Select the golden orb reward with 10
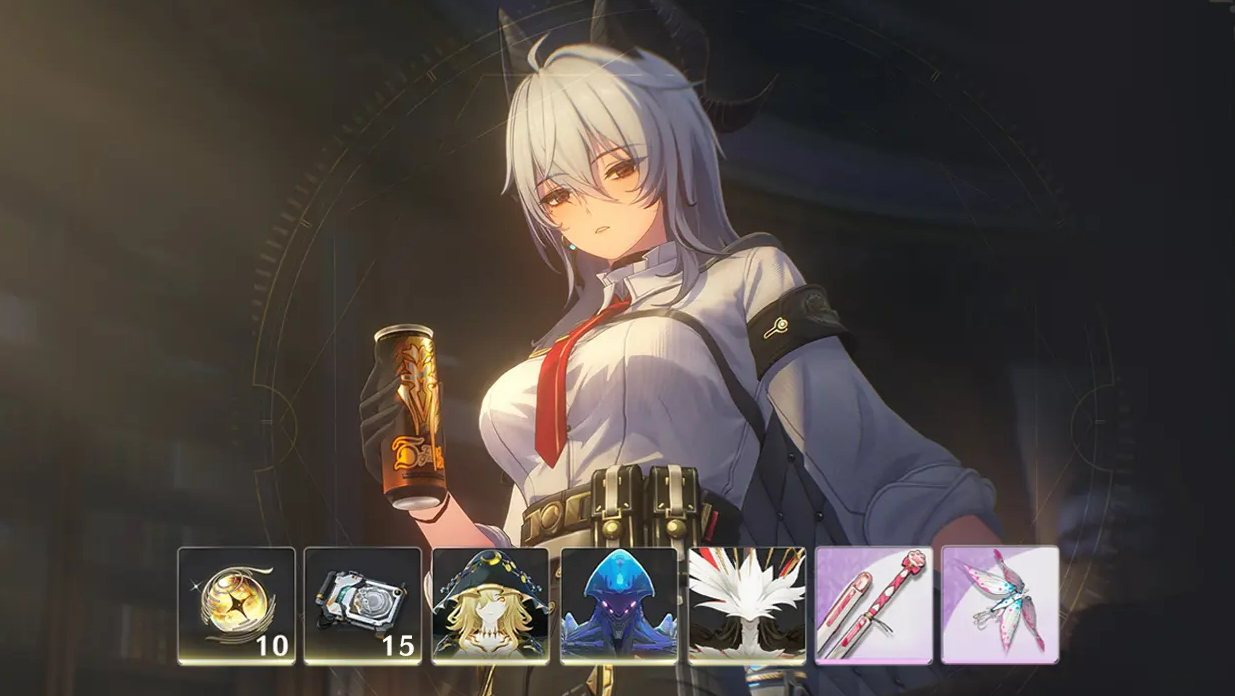1235x696 pixels. [237, 605]
